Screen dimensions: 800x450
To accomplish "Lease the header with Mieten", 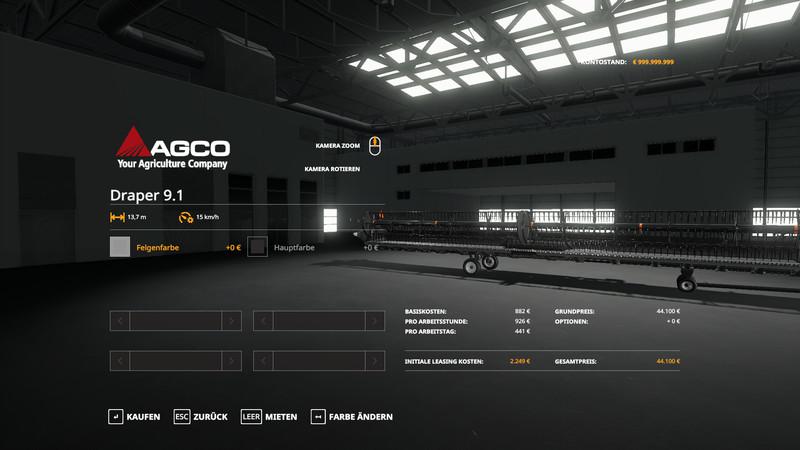I will [x=270, y=416].
